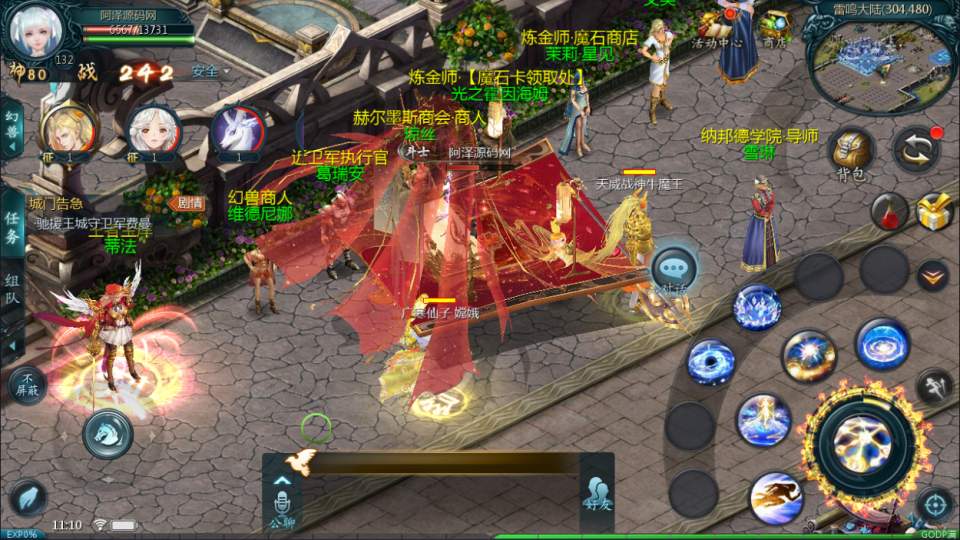This screenshot has height=540, width=960.
Task: Switch to the 任务 quest tab
Action: click(x=13, y=226)
